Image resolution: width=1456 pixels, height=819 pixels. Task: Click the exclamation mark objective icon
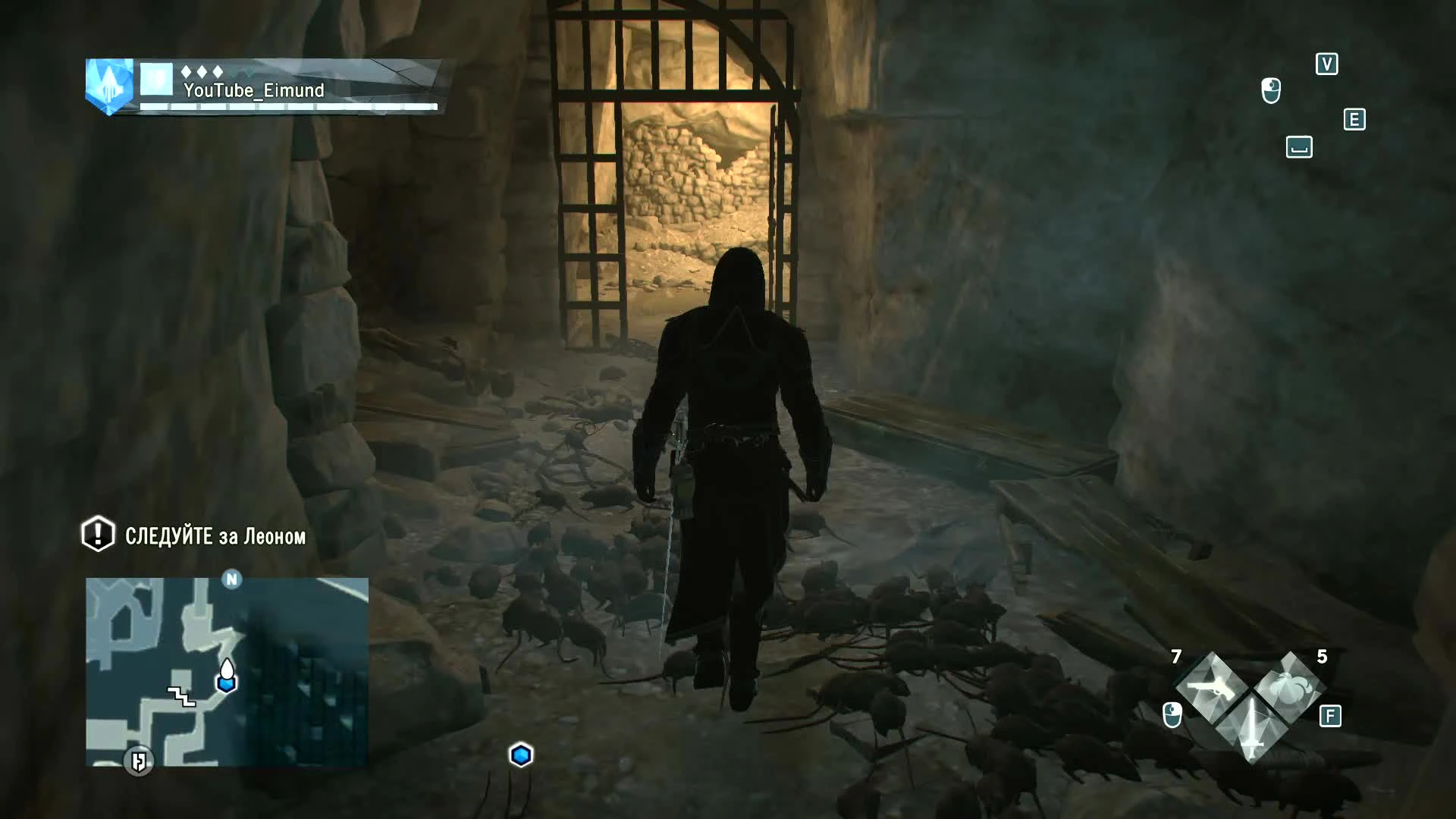point(96,535)
